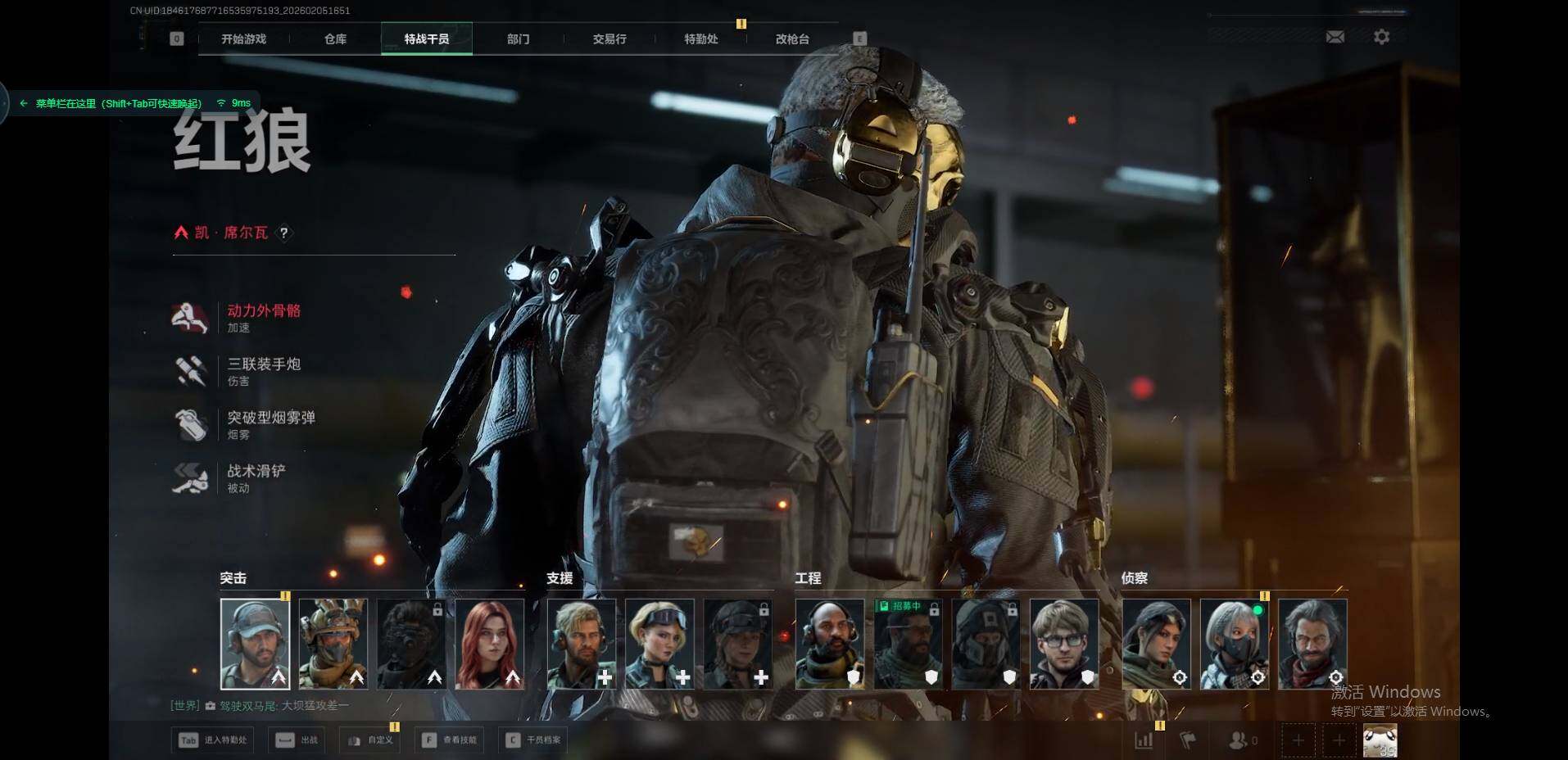The height and width of the screenshot is (760, 1568).
Task: Open the 交易行 tab
Action: 610,39
